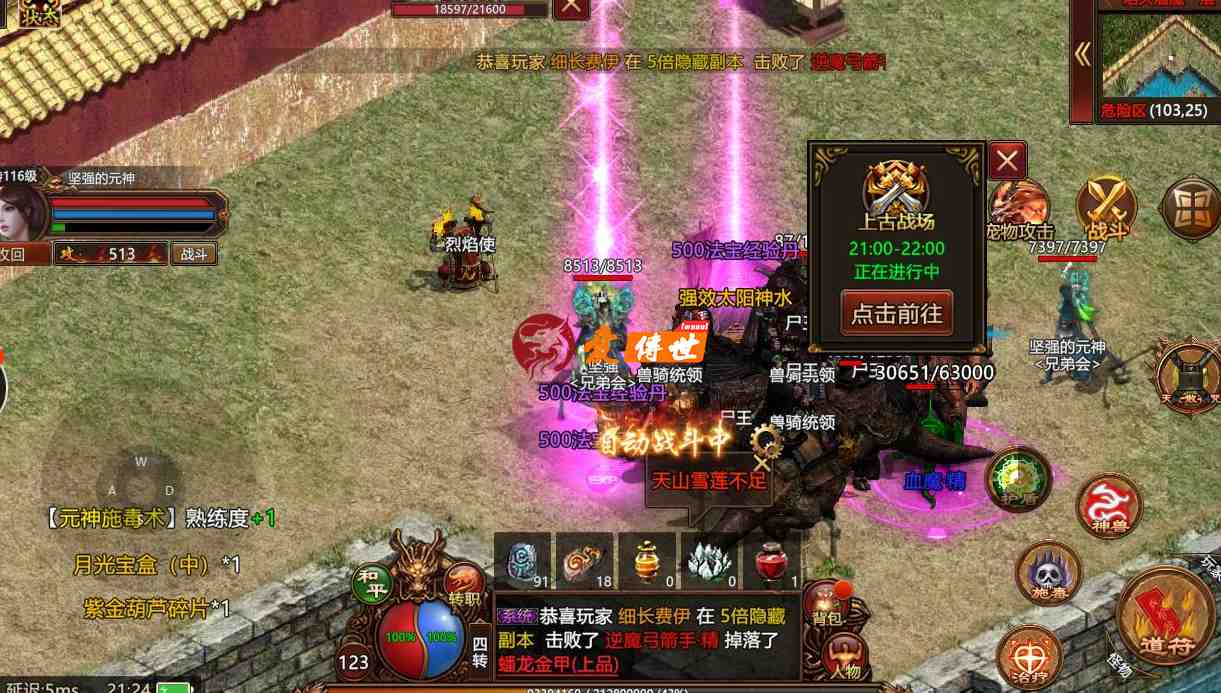Open the 人物 character sheet
Image resolution: width=1221 pixels, height=693 pixels.
tap(842, 658)
